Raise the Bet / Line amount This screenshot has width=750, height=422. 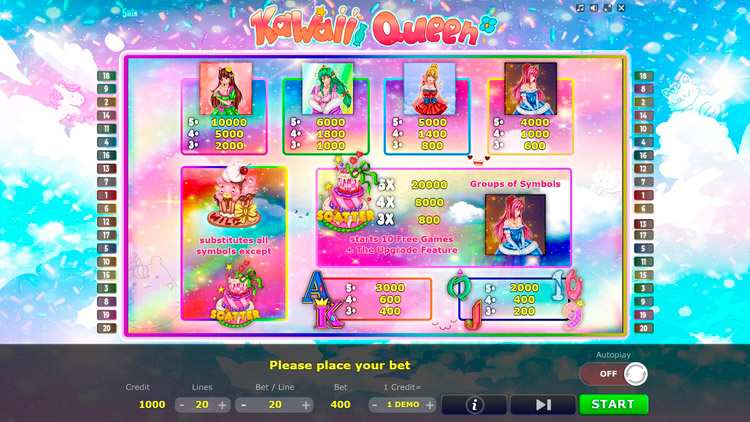pyautogui.click(x=306, y=405)
